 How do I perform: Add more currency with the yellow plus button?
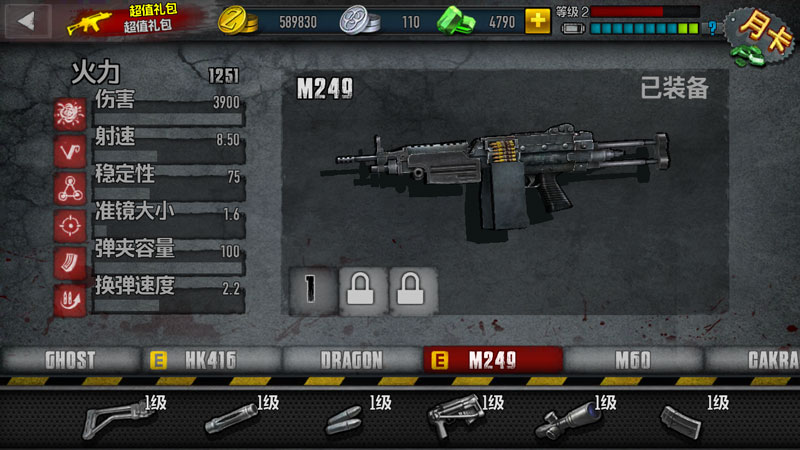pos(537,20)
